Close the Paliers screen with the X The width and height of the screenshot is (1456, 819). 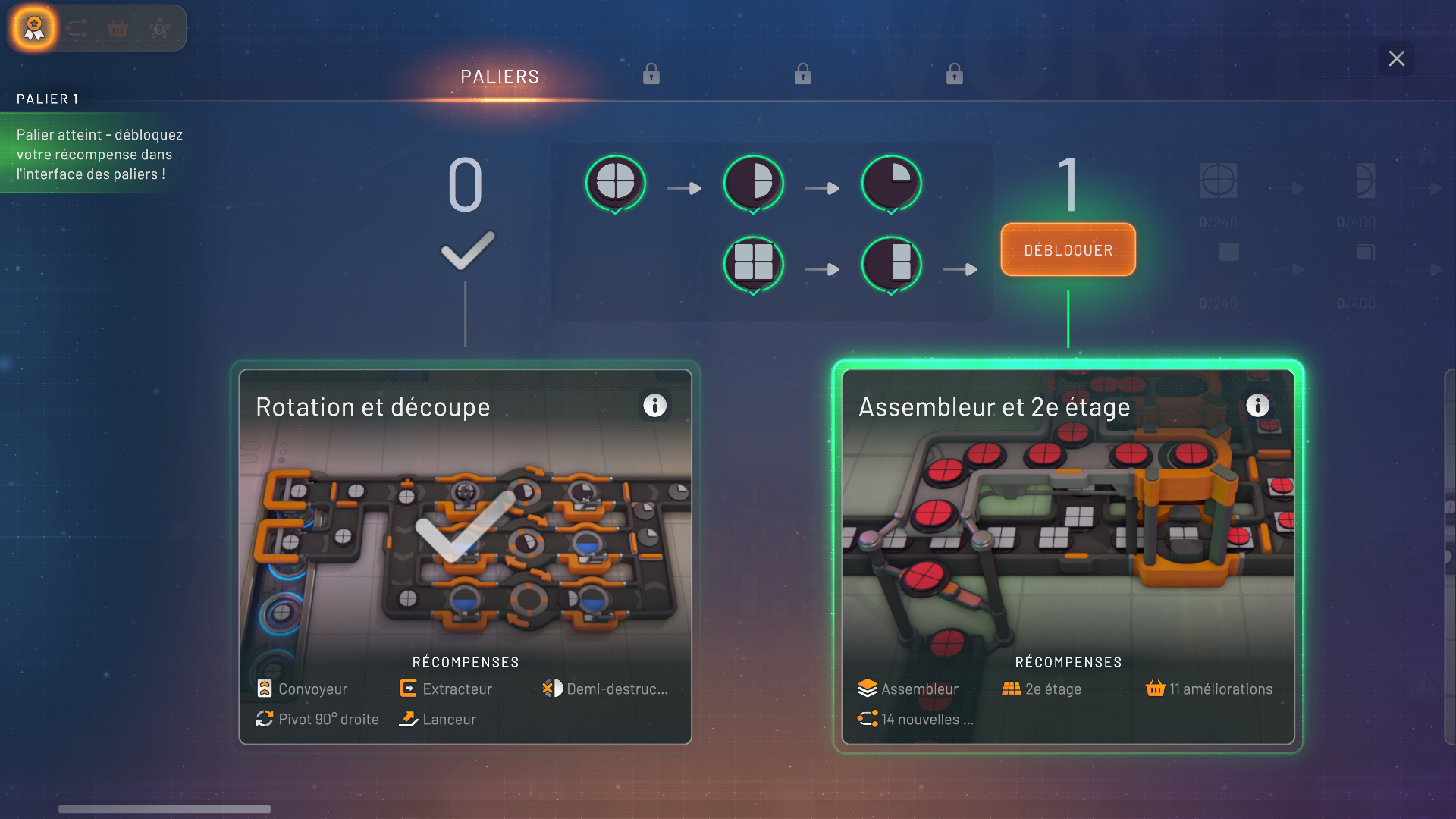coord(1396,58)
